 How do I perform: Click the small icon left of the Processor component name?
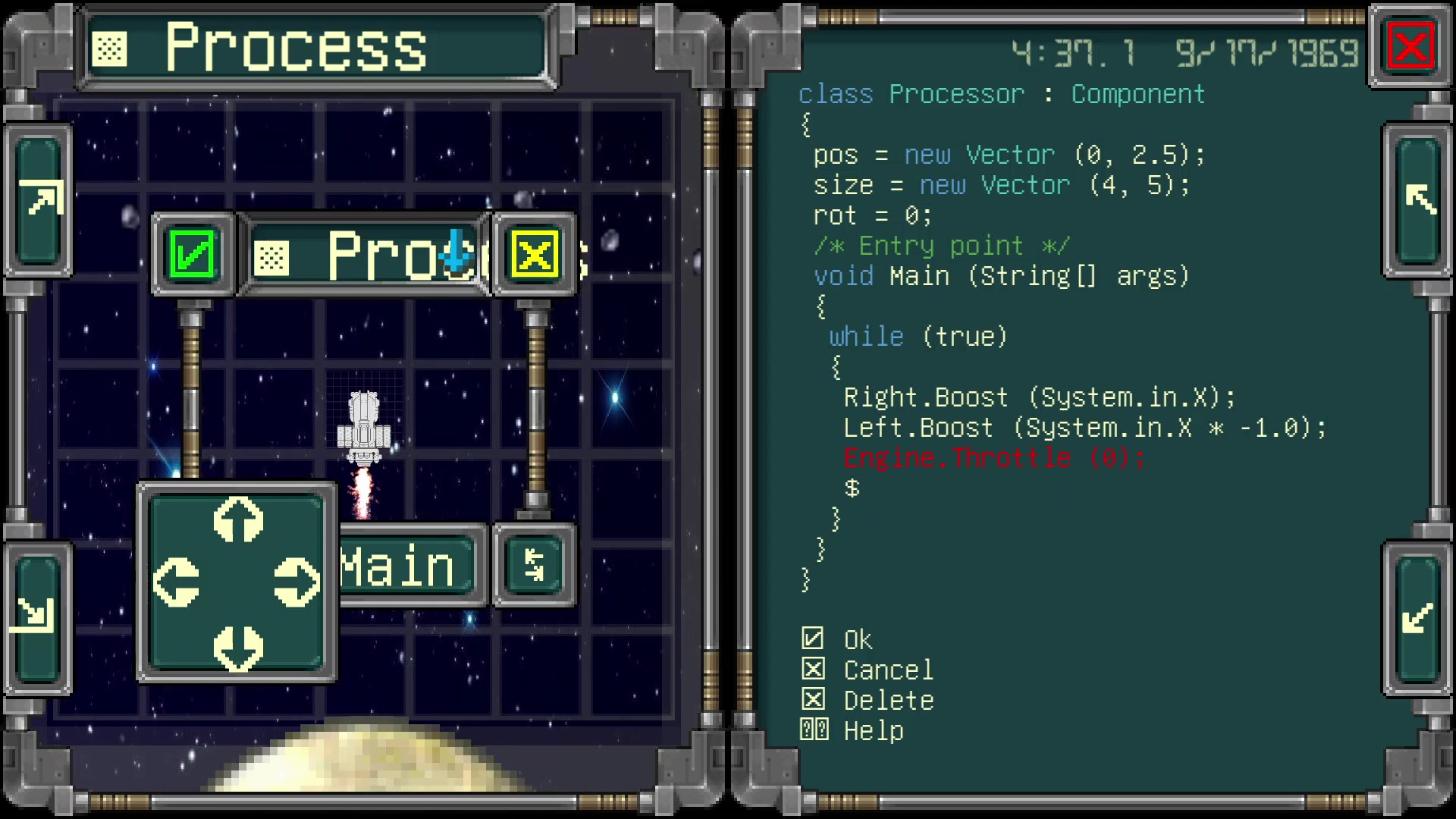pos(273,258)
